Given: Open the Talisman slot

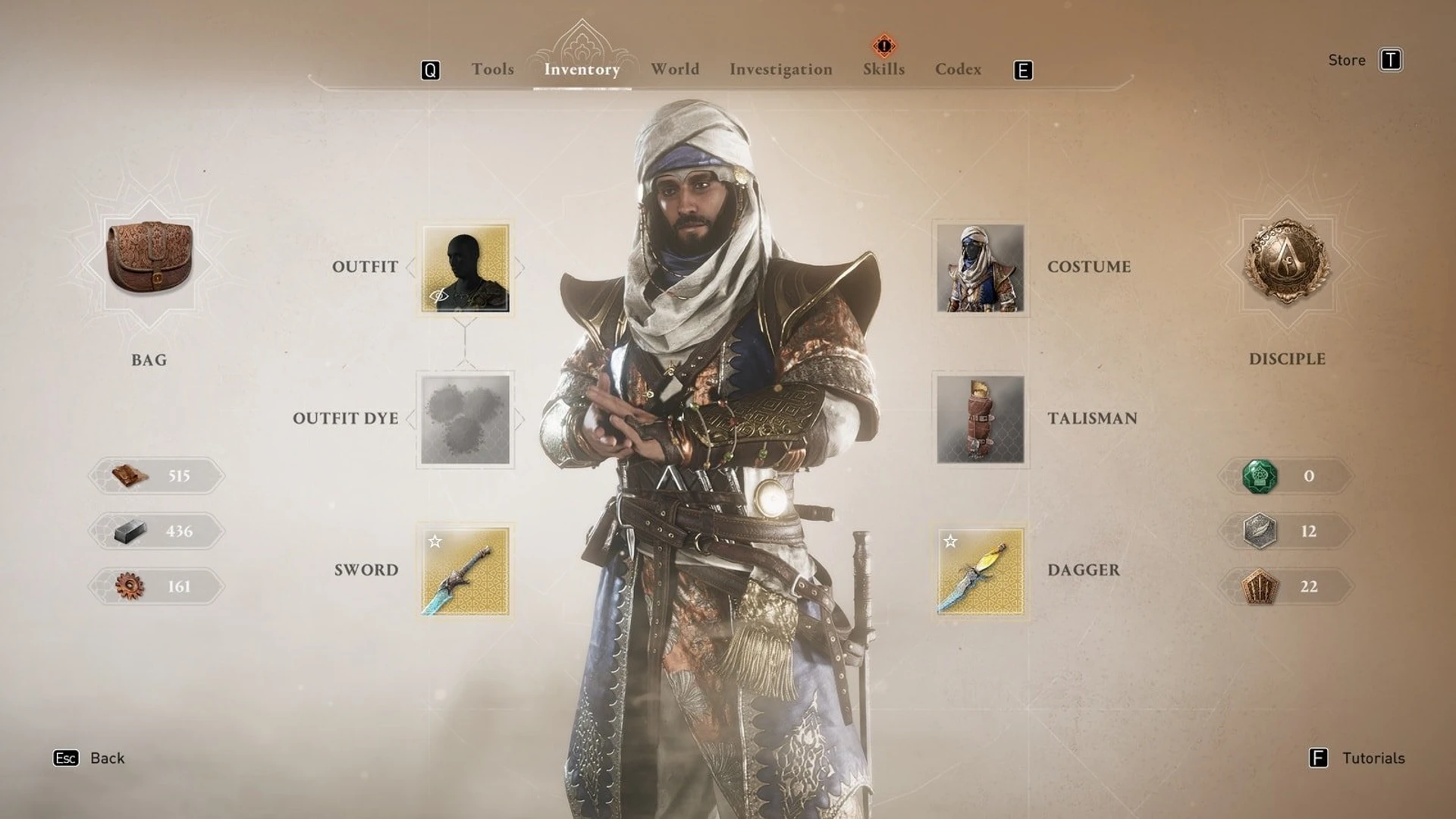Looking at the screenshot, I should point(981,419).
